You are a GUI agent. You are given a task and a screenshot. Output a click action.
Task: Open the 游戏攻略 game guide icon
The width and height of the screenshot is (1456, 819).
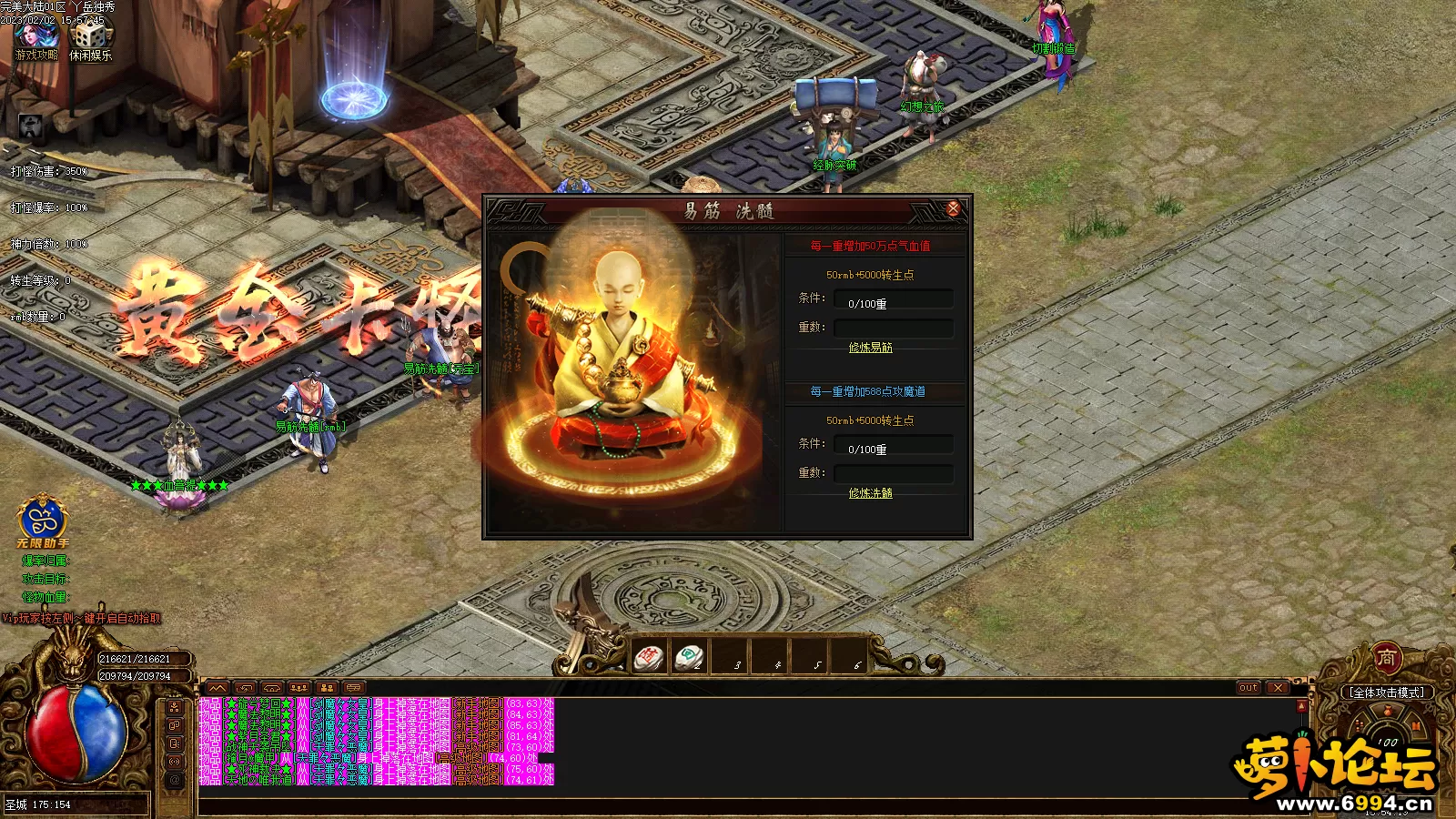click(x=36, y=37)
